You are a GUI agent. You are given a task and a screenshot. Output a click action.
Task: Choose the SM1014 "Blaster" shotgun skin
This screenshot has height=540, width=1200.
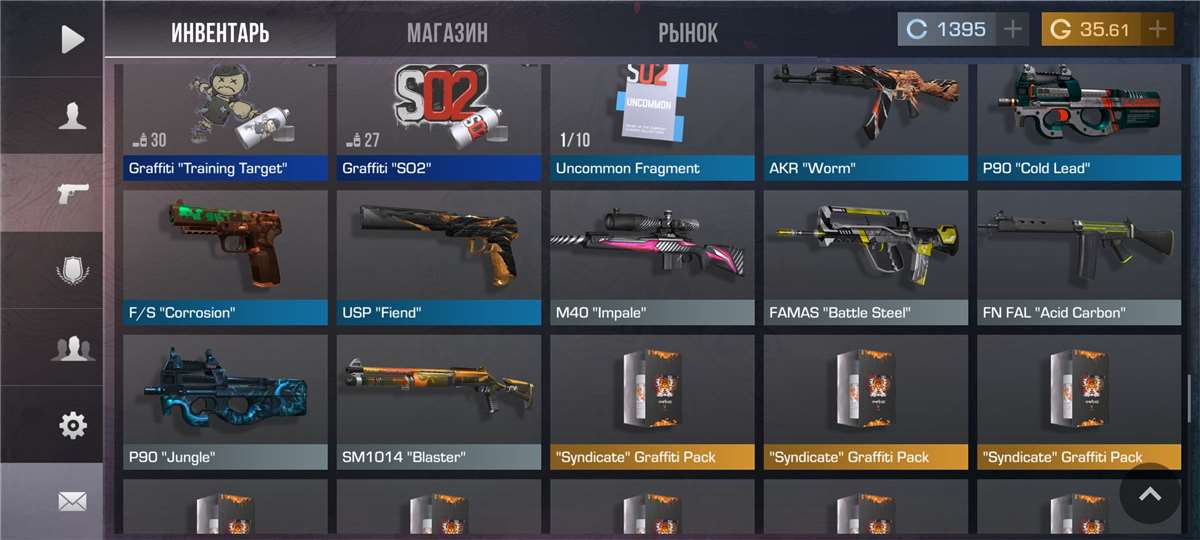[x=438, y=401]
